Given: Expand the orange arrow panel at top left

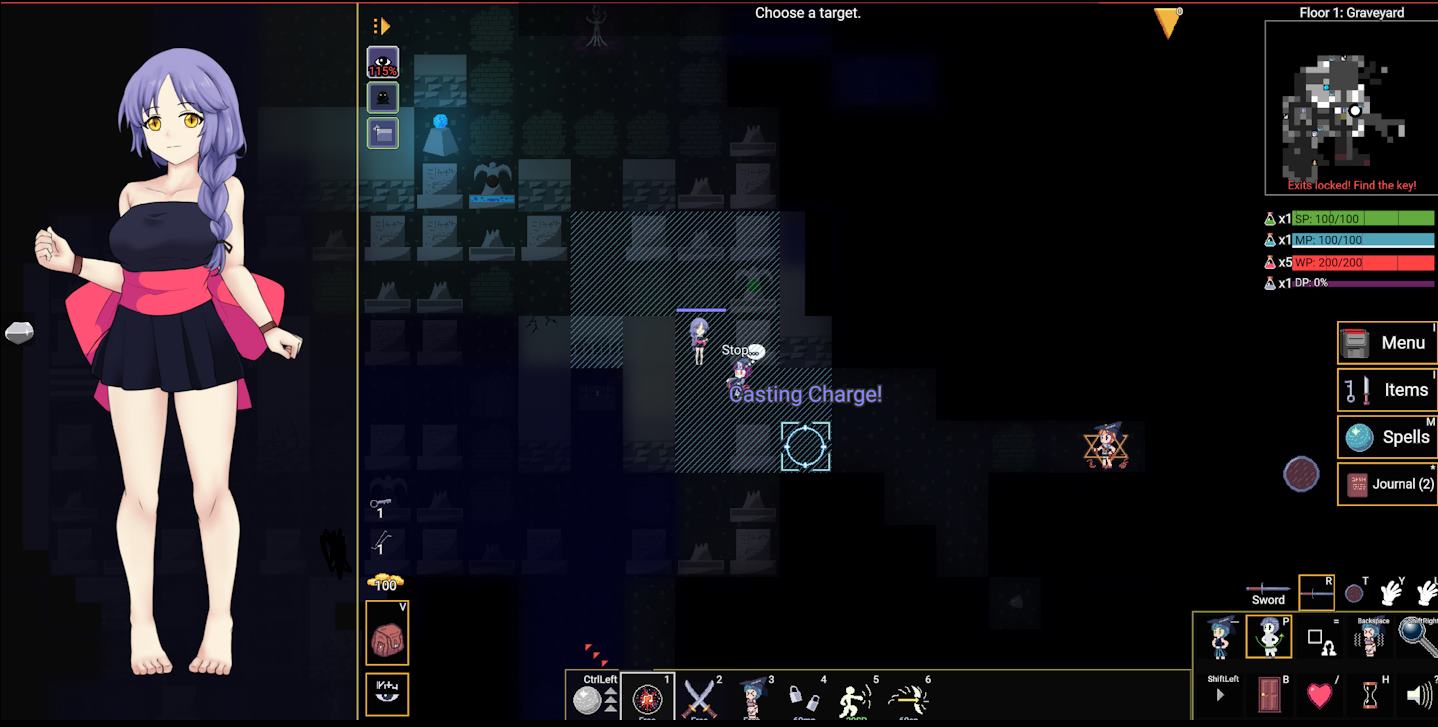Looking at the screenshot, I should (x=383, y=25).
